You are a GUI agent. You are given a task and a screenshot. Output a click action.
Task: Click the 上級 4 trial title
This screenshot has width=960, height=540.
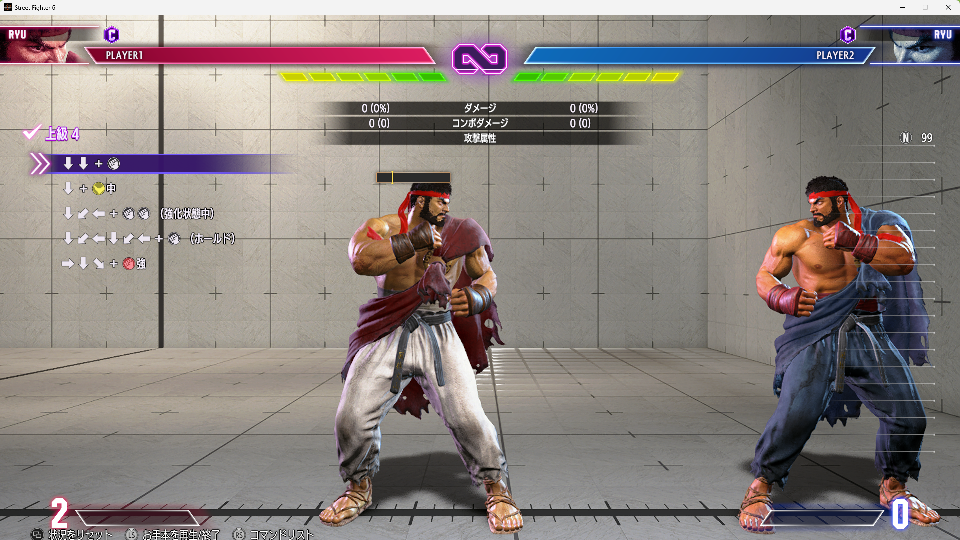coord(60,133)
